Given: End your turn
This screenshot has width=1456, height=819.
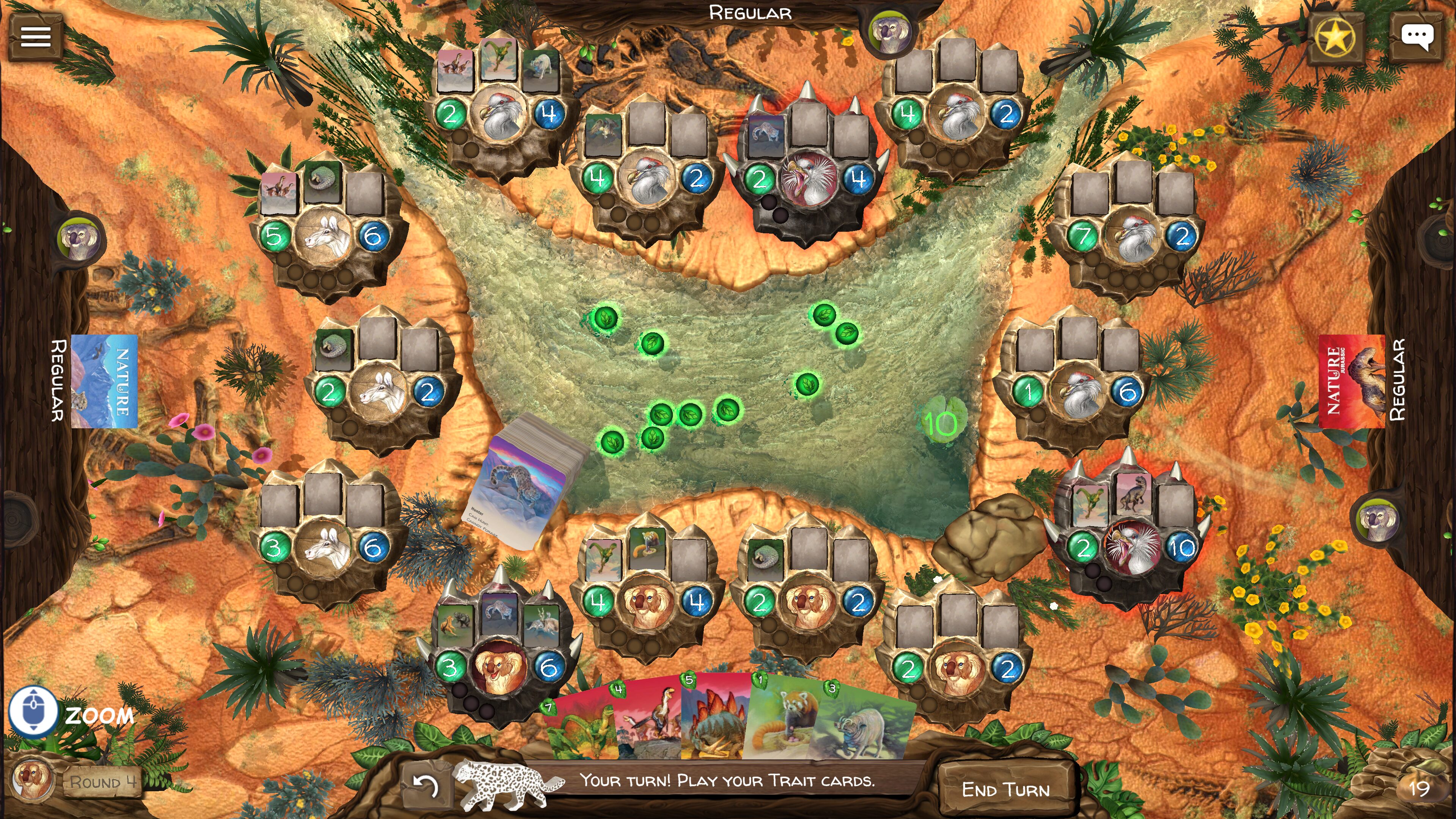Looking at the screenshot, I should tap(1005, 789).
